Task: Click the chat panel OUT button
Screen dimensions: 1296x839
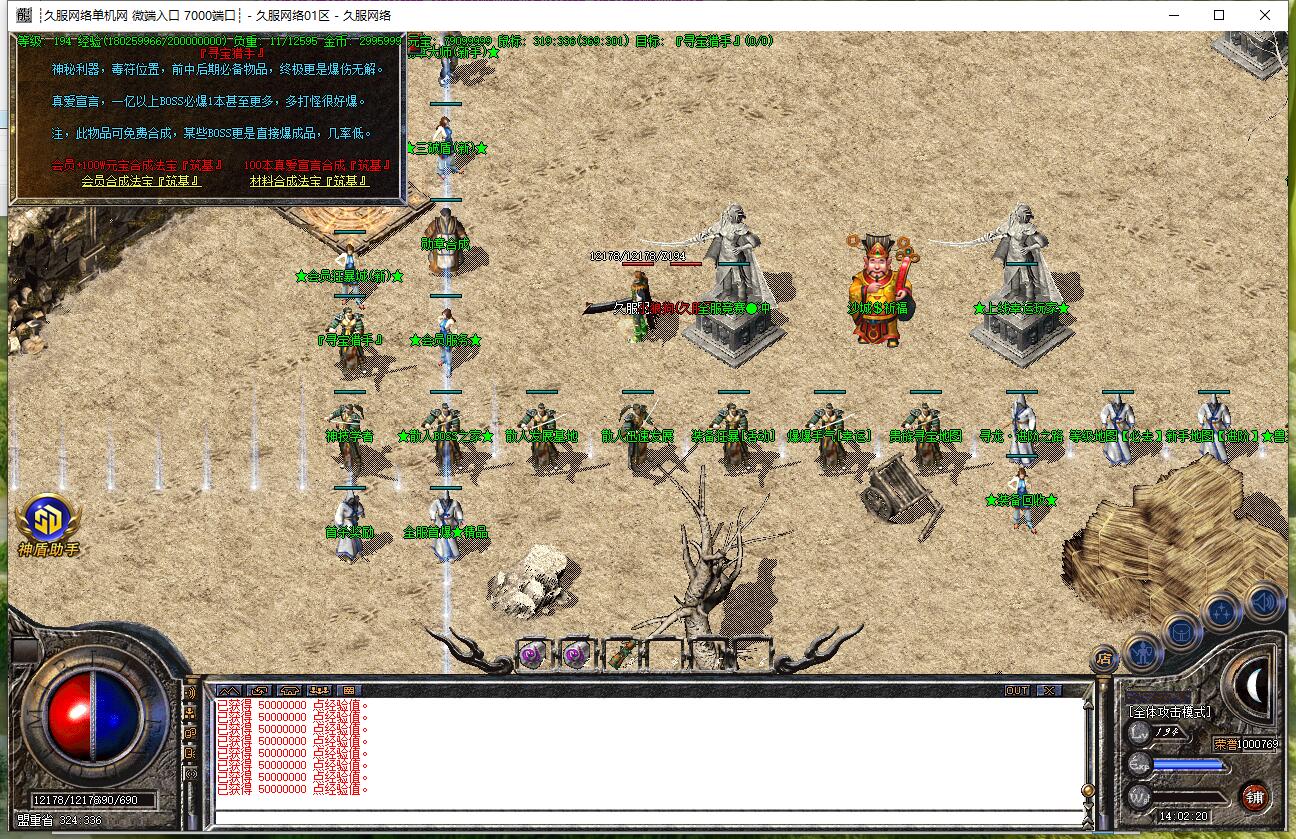Action: point(1016,690)
